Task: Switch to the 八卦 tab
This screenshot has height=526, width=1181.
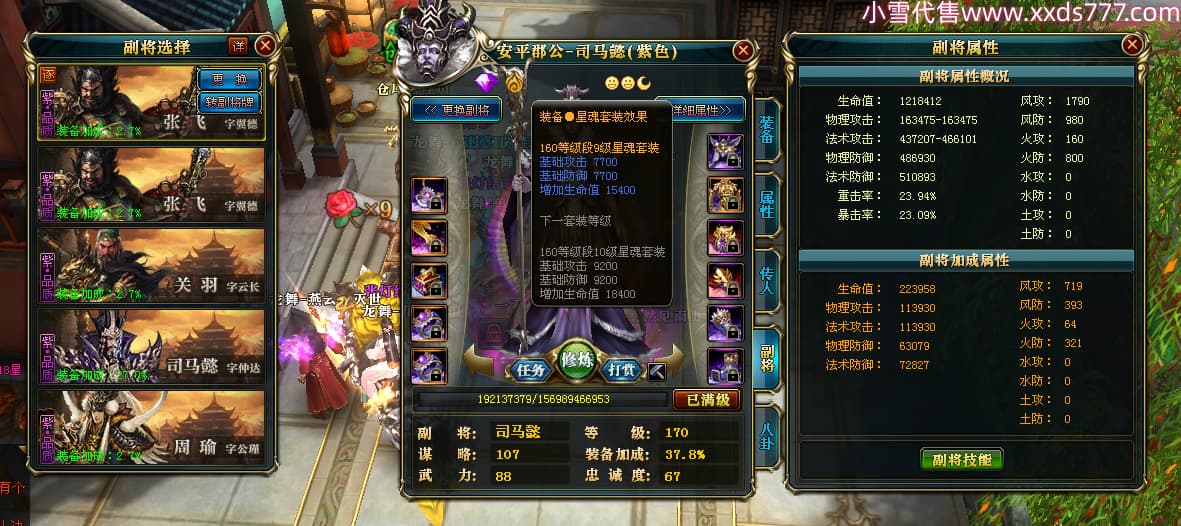Action: (x=767, y=434)
